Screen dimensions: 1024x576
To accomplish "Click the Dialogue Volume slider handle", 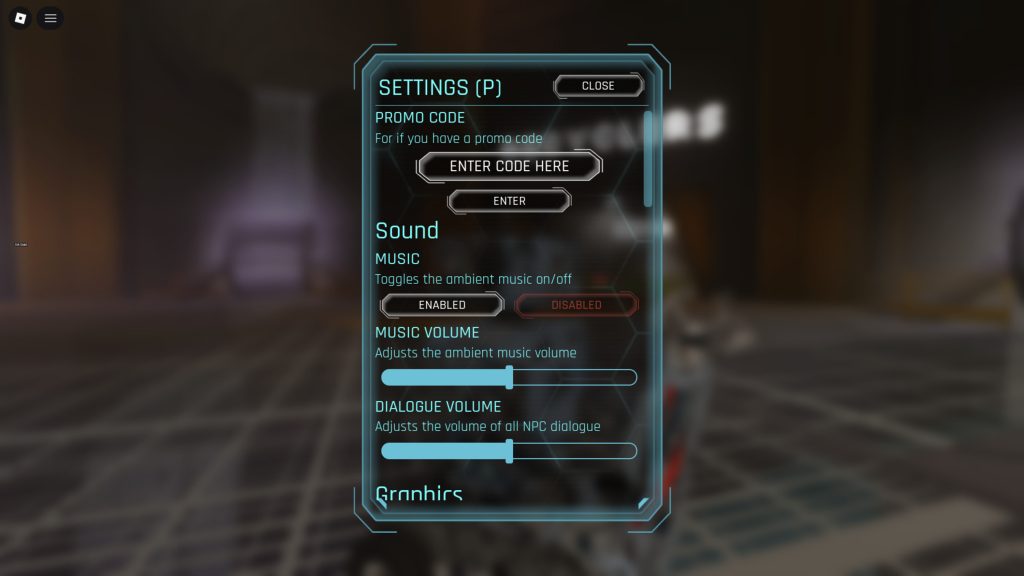I will pos(510,451).
